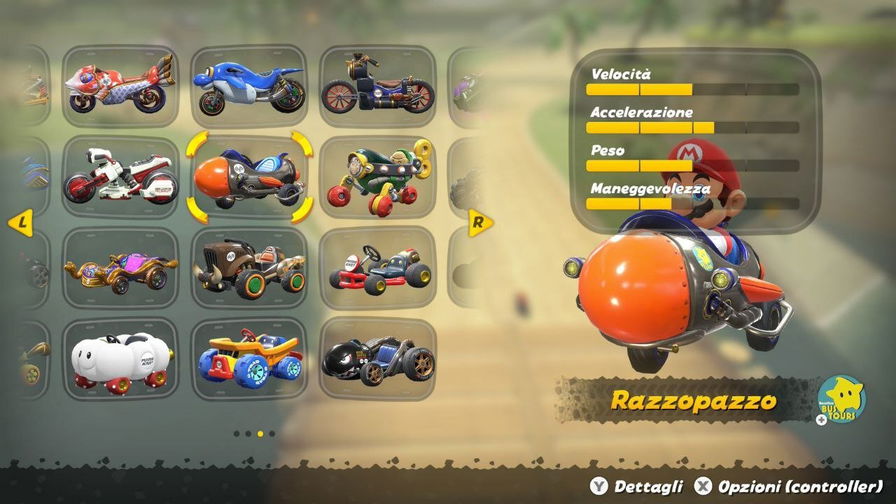
Task: Confirm the highlighted orange rocket vehicle
Action: [248, 177]
